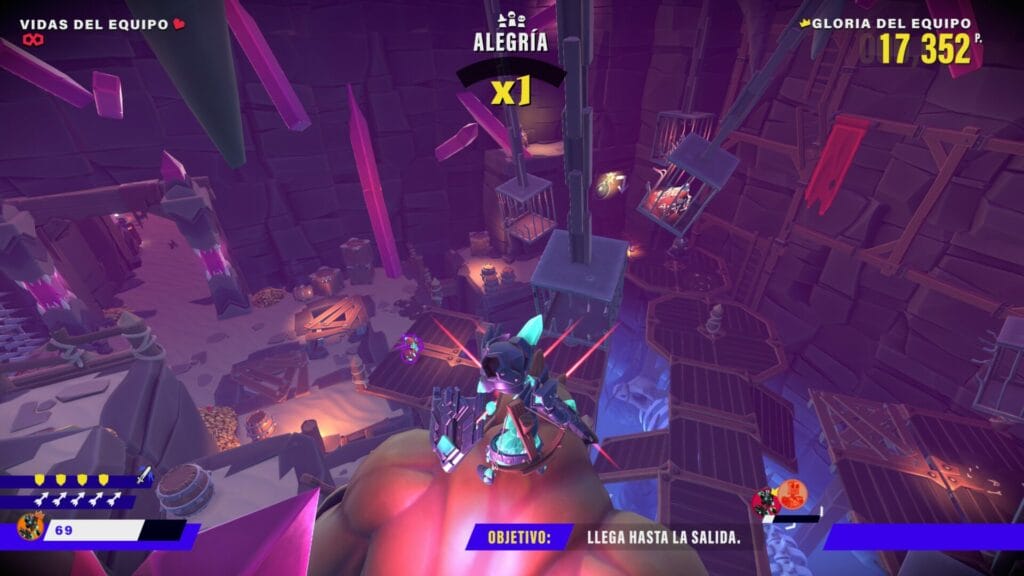The image size is (1024, 576).
Task: Select the sword weapon icon
Action: pyautogui.click(x=144, y=478)
